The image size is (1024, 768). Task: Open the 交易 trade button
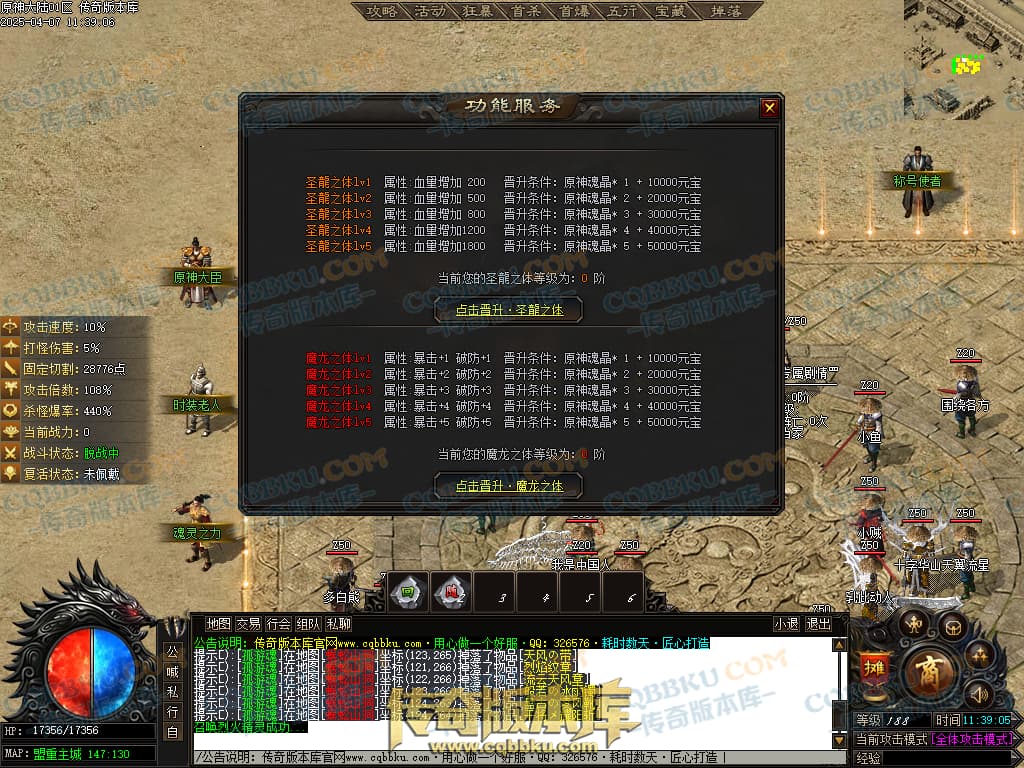[248, 624]
